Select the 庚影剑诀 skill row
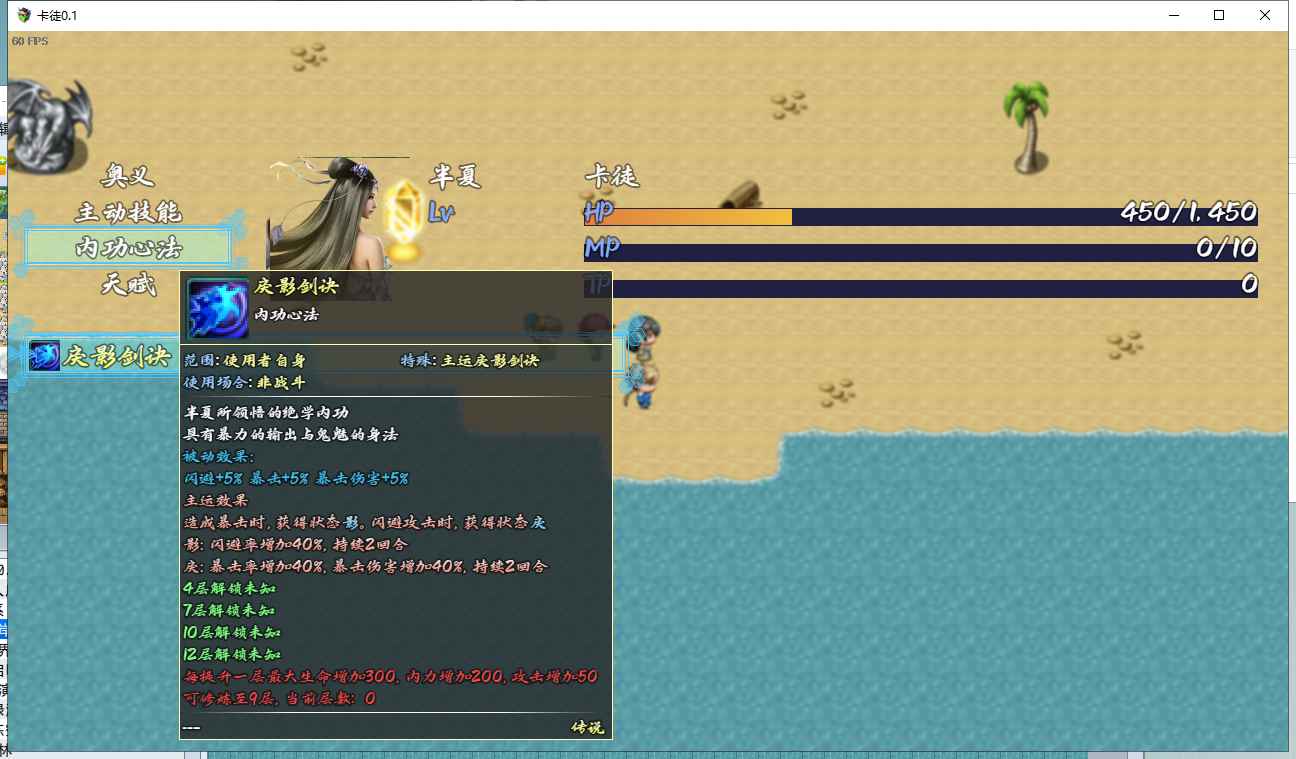The image size is (1296, 759). 105,356
